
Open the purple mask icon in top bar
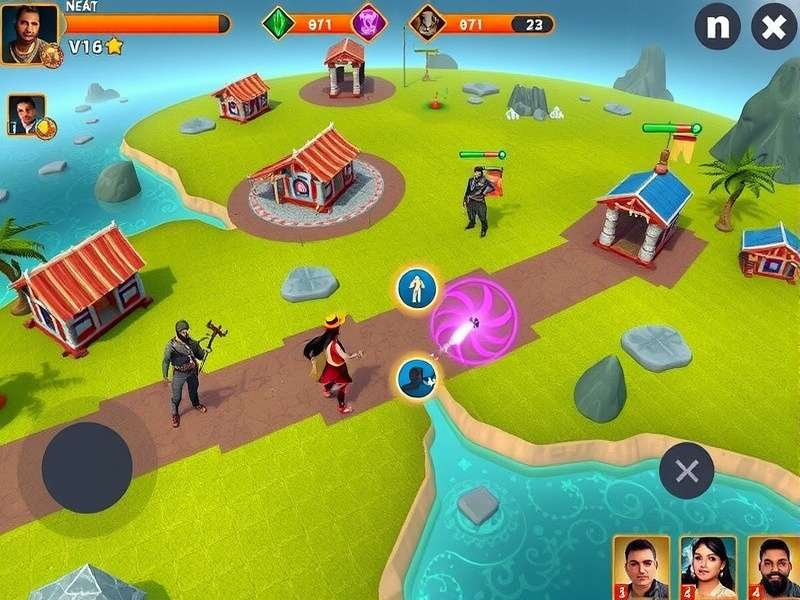369,22
